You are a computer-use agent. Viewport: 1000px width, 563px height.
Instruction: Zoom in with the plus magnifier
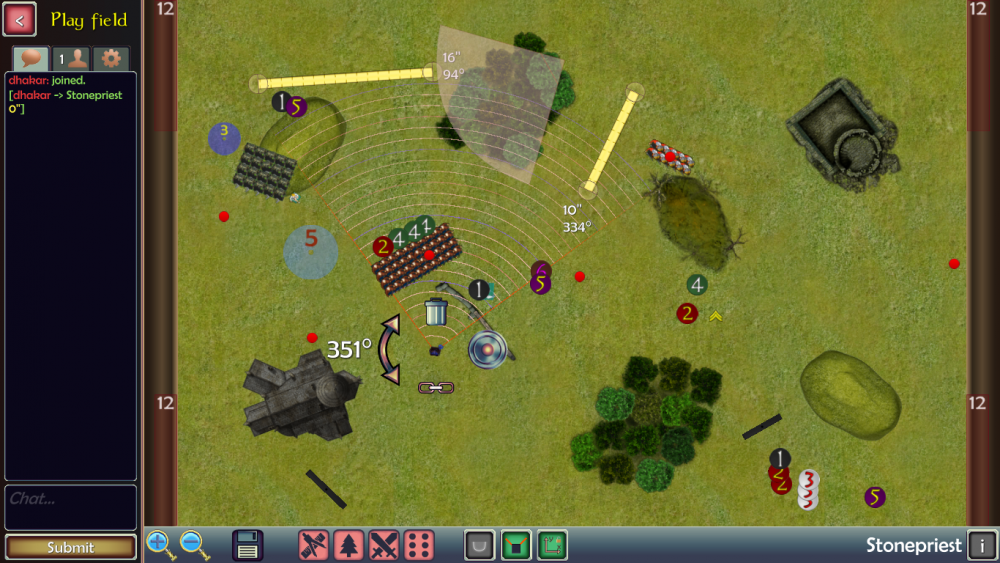[x=160, y=545]
